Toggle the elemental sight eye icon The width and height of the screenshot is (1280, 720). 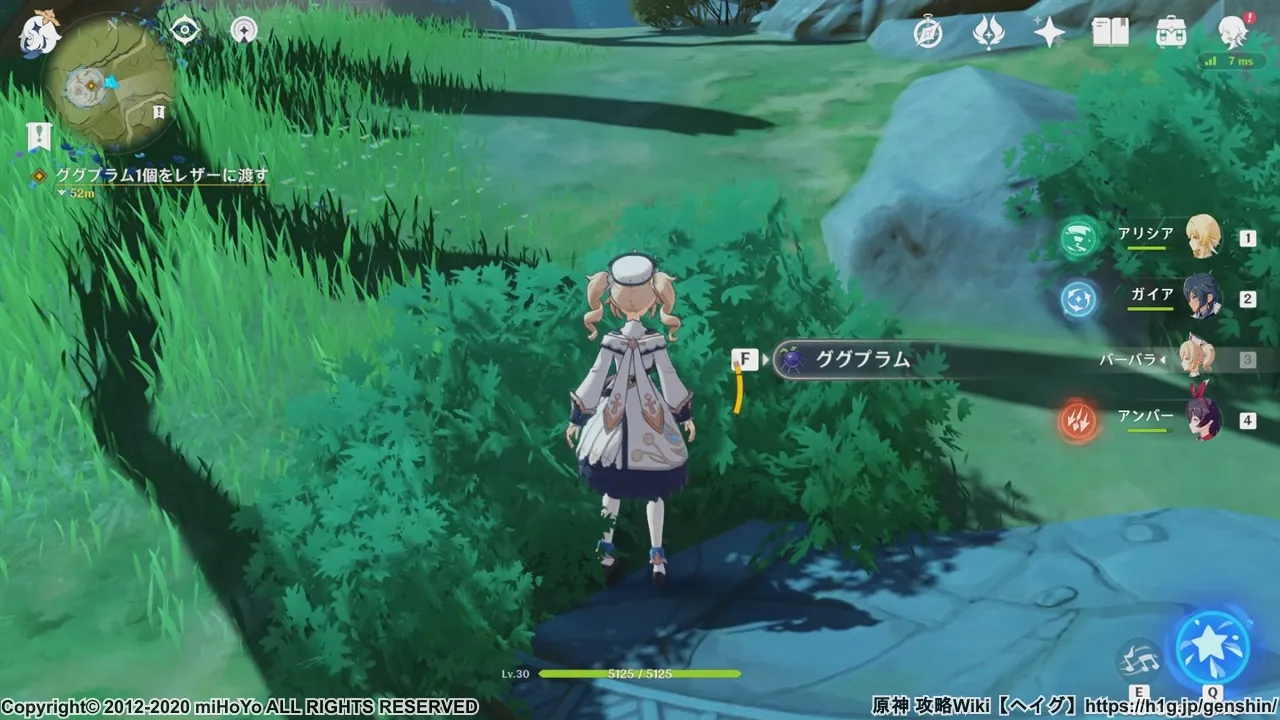click(x=185, y=30)
